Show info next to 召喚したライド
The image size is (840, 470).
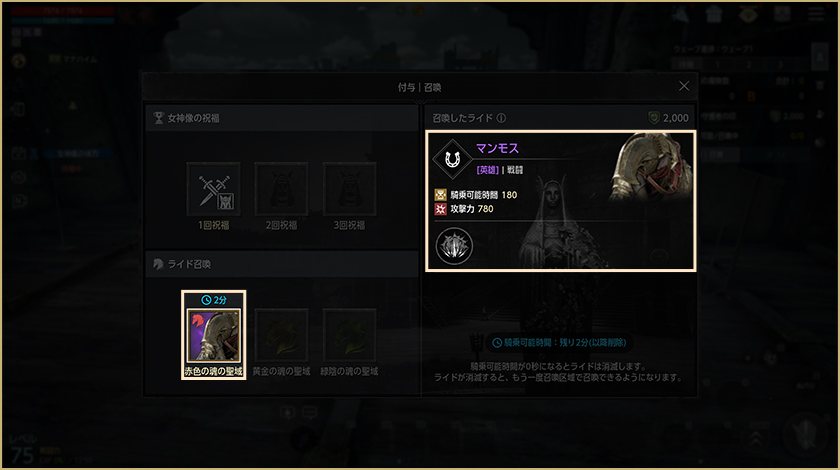[x=501, y=117]
